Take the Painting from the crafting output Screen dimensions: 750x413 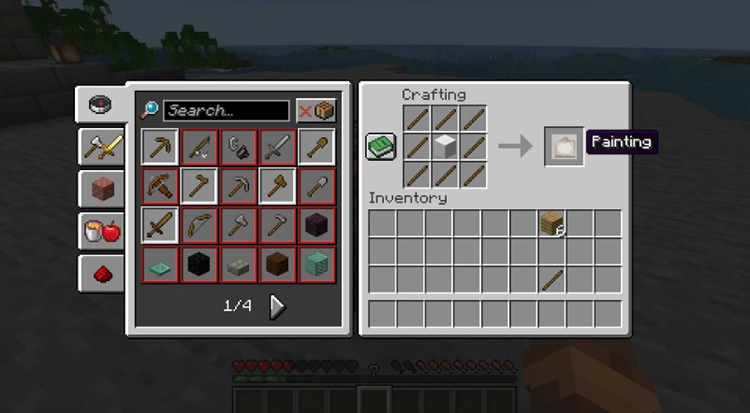[564, 146]
